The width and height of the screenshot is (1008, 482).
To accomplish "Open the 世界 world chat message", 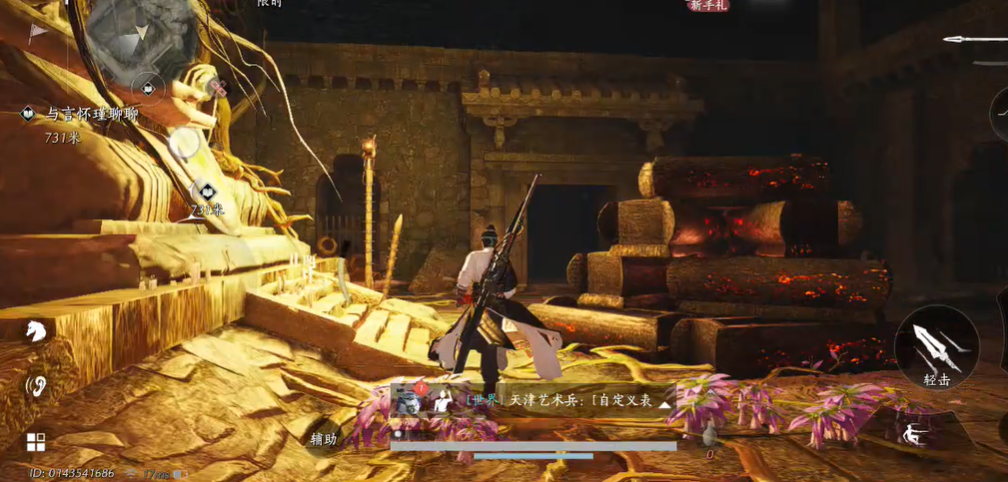I will [560, 400].
